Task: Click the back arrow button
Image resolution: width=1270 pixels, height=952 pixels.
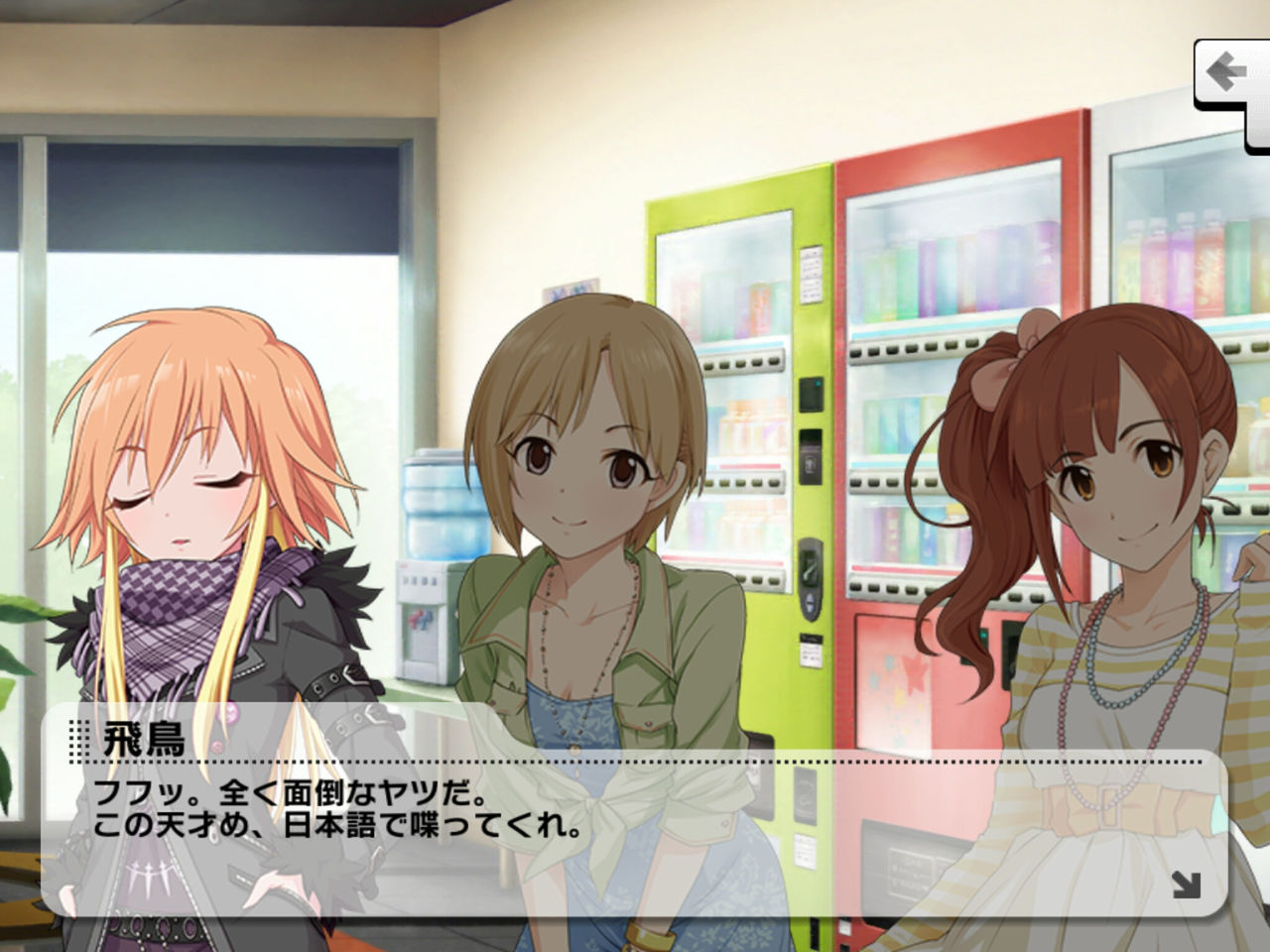Action: [x=1227, y=69]
